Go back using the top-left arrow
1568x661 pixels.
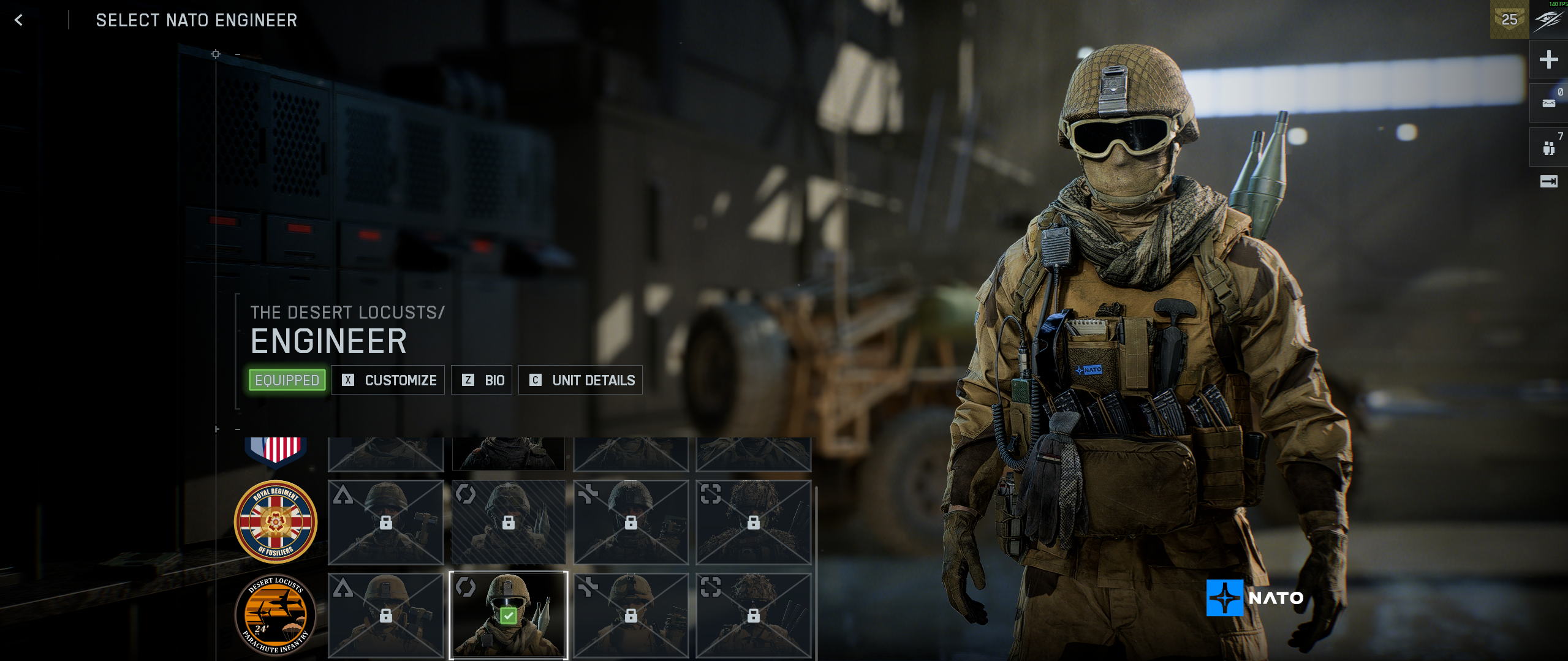point(18,20)
